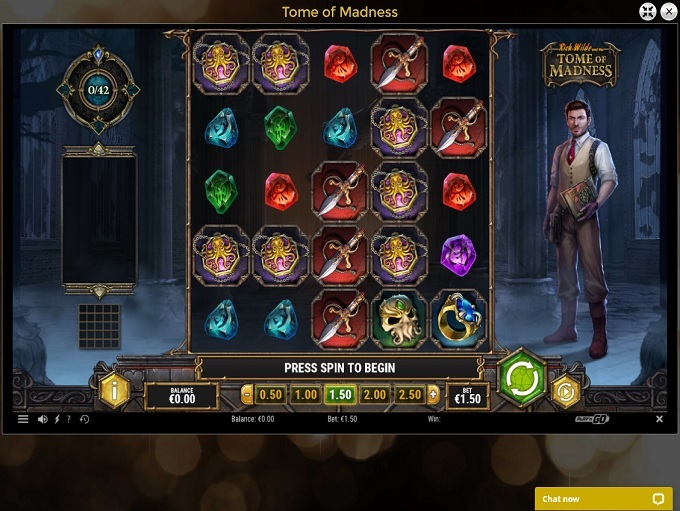This screenshot has width=680, height=511.
Task: Choose the 1.00 bet value
Action: tap(306, 395)
